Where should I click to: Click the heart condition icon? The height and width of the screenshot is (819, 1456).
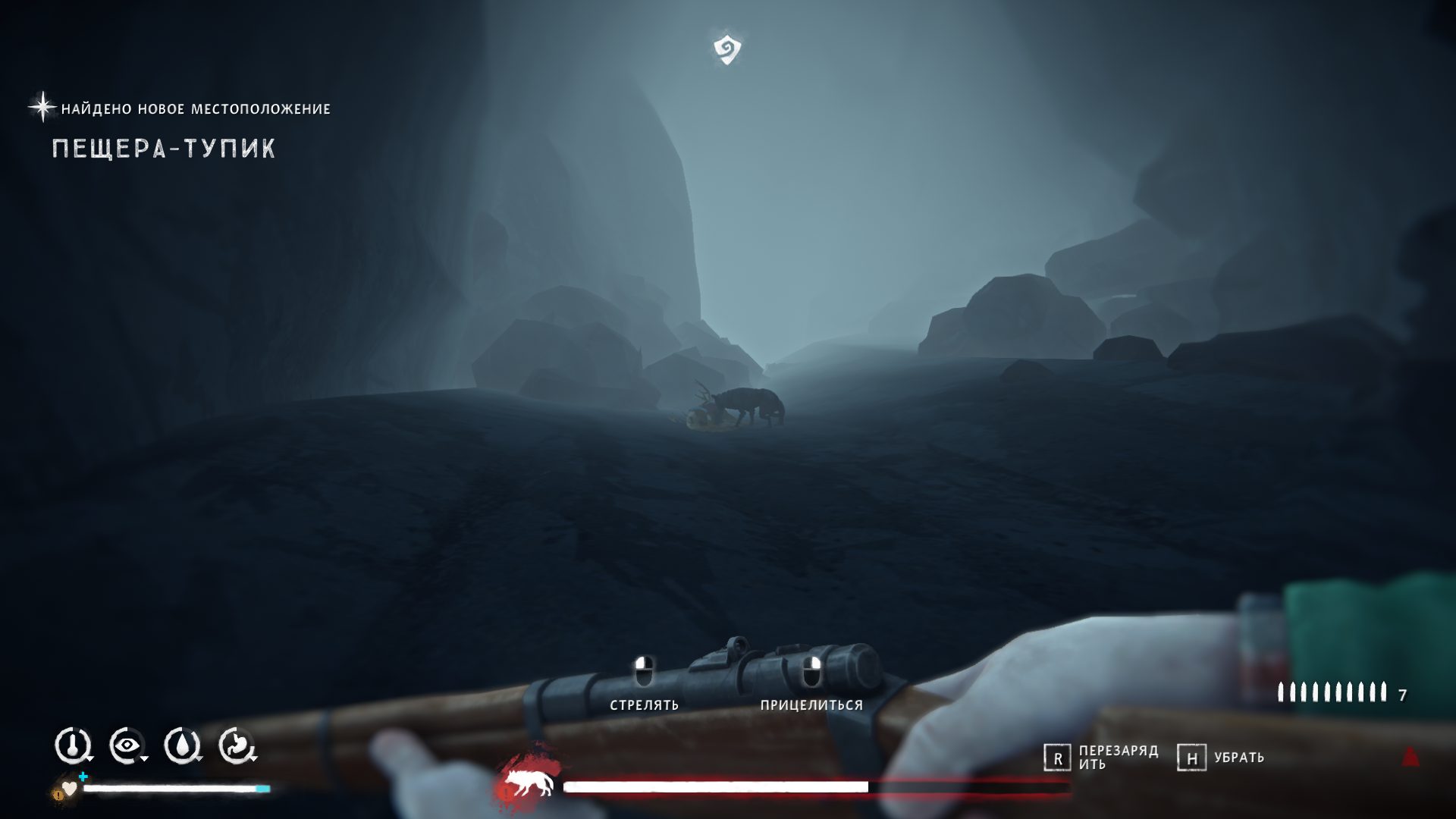click(69, 789)
